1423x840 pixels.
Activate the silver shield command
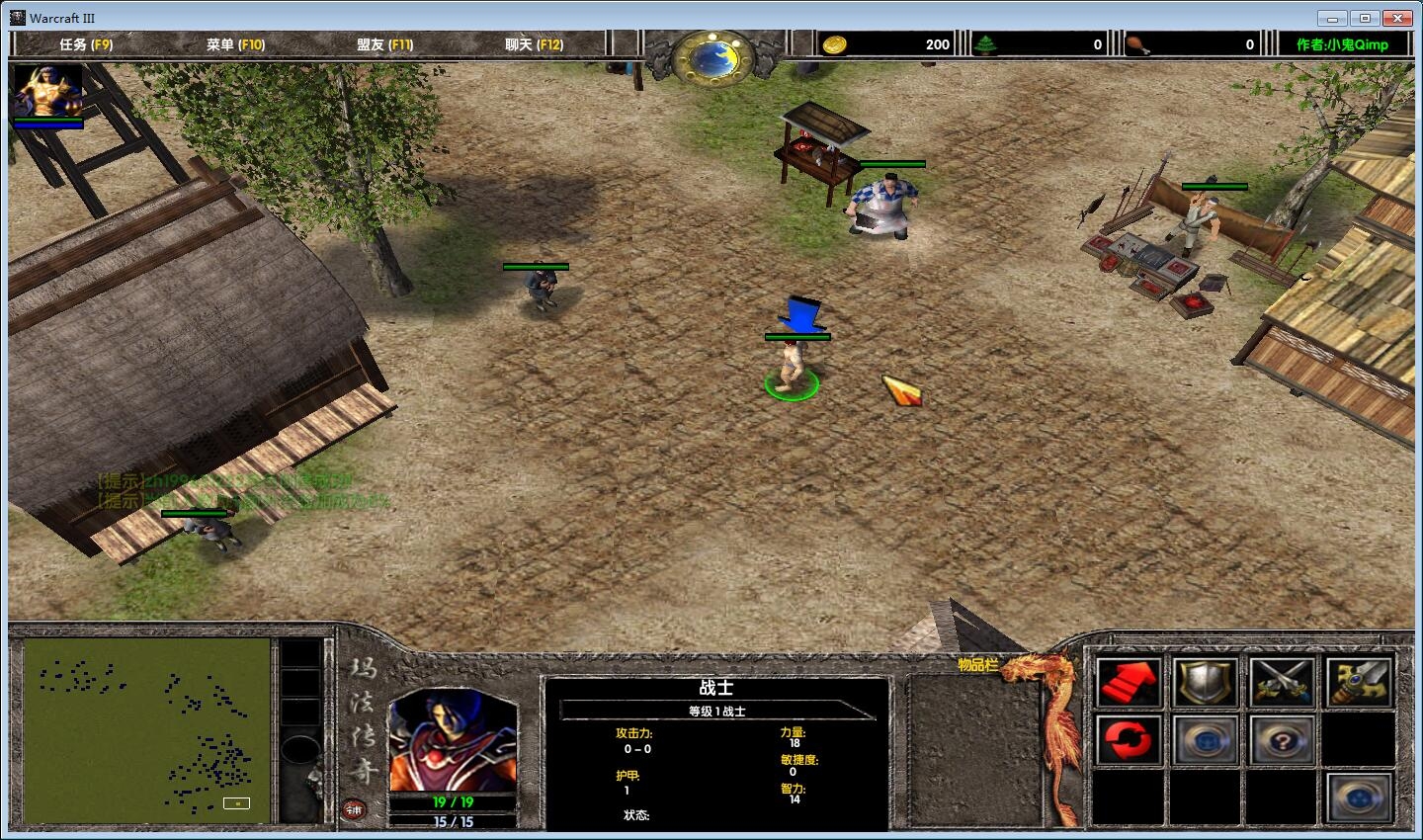pyautogui.click(x=1206, y=682)
